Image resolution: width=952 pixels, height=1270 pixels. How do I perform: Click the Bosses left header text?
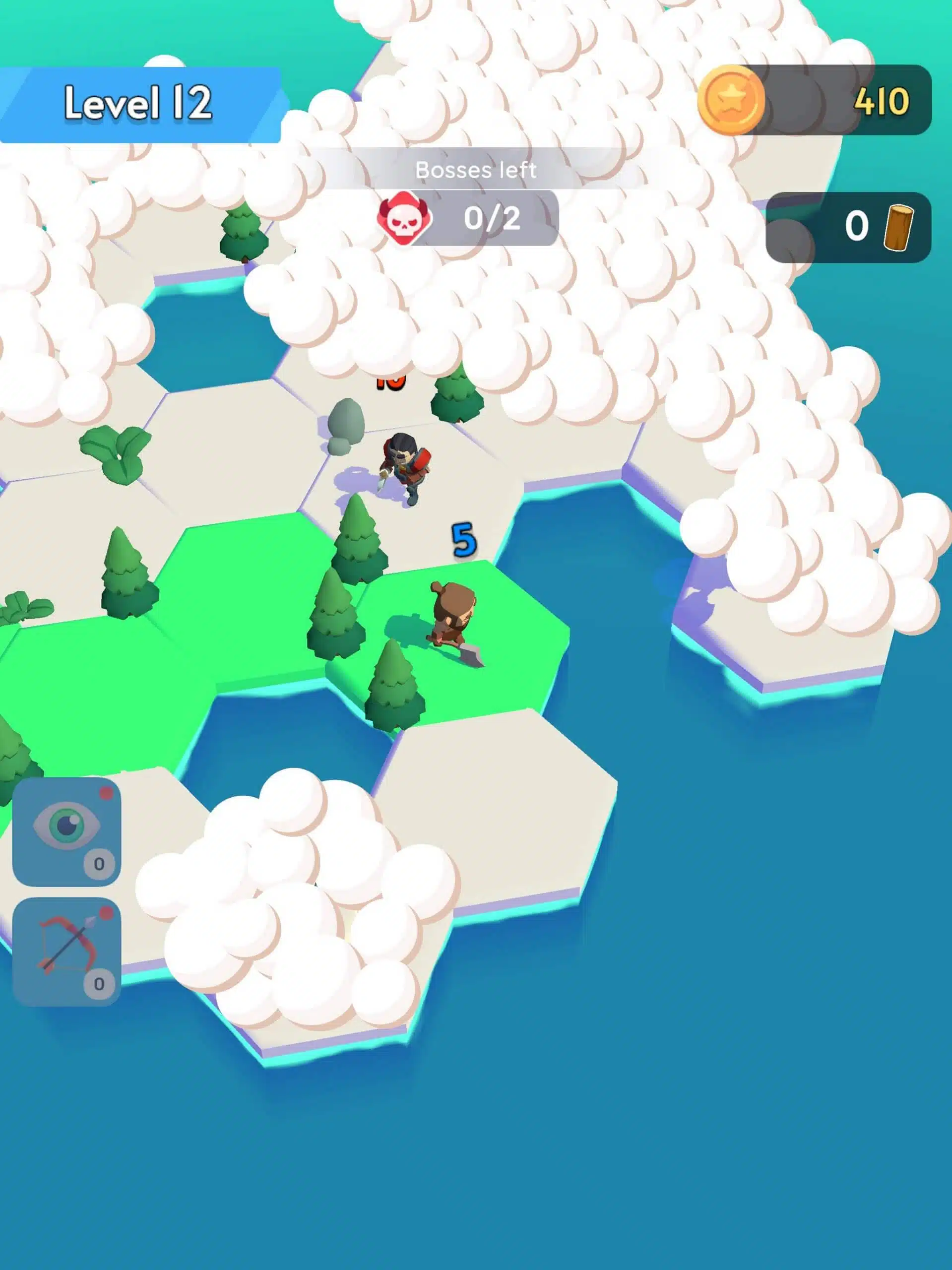click(x=477, y=169)
